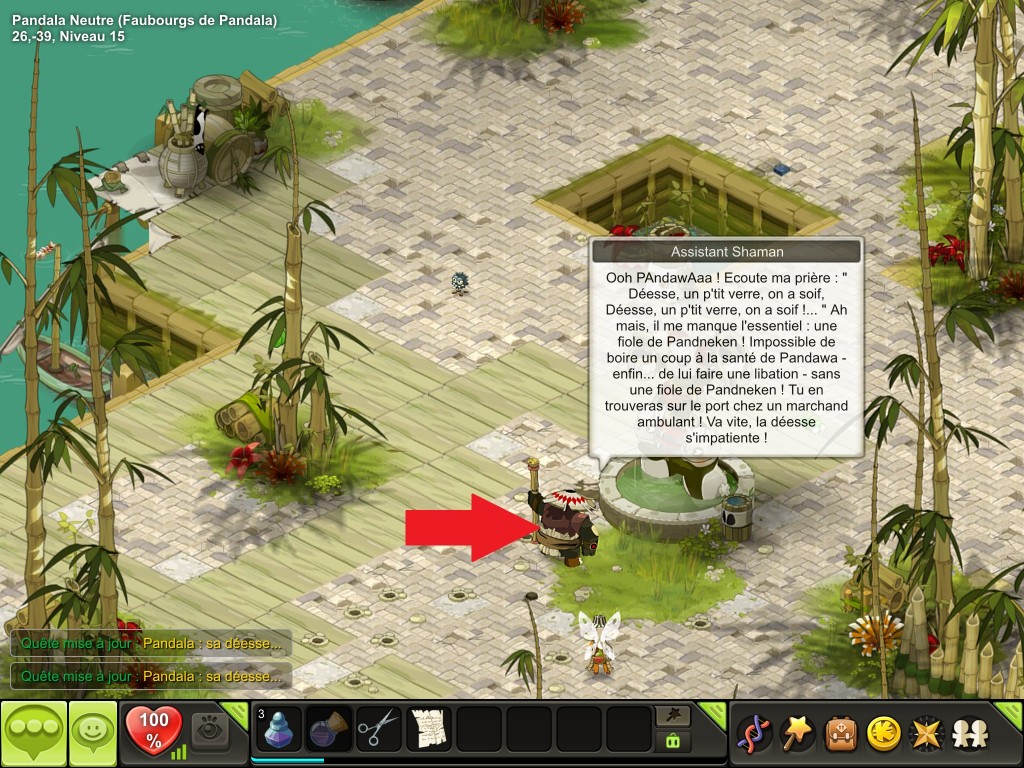Viewport: 1024px width, 768px height.
Task: Open the inventory backpack
Action: [x=840, y=734]
